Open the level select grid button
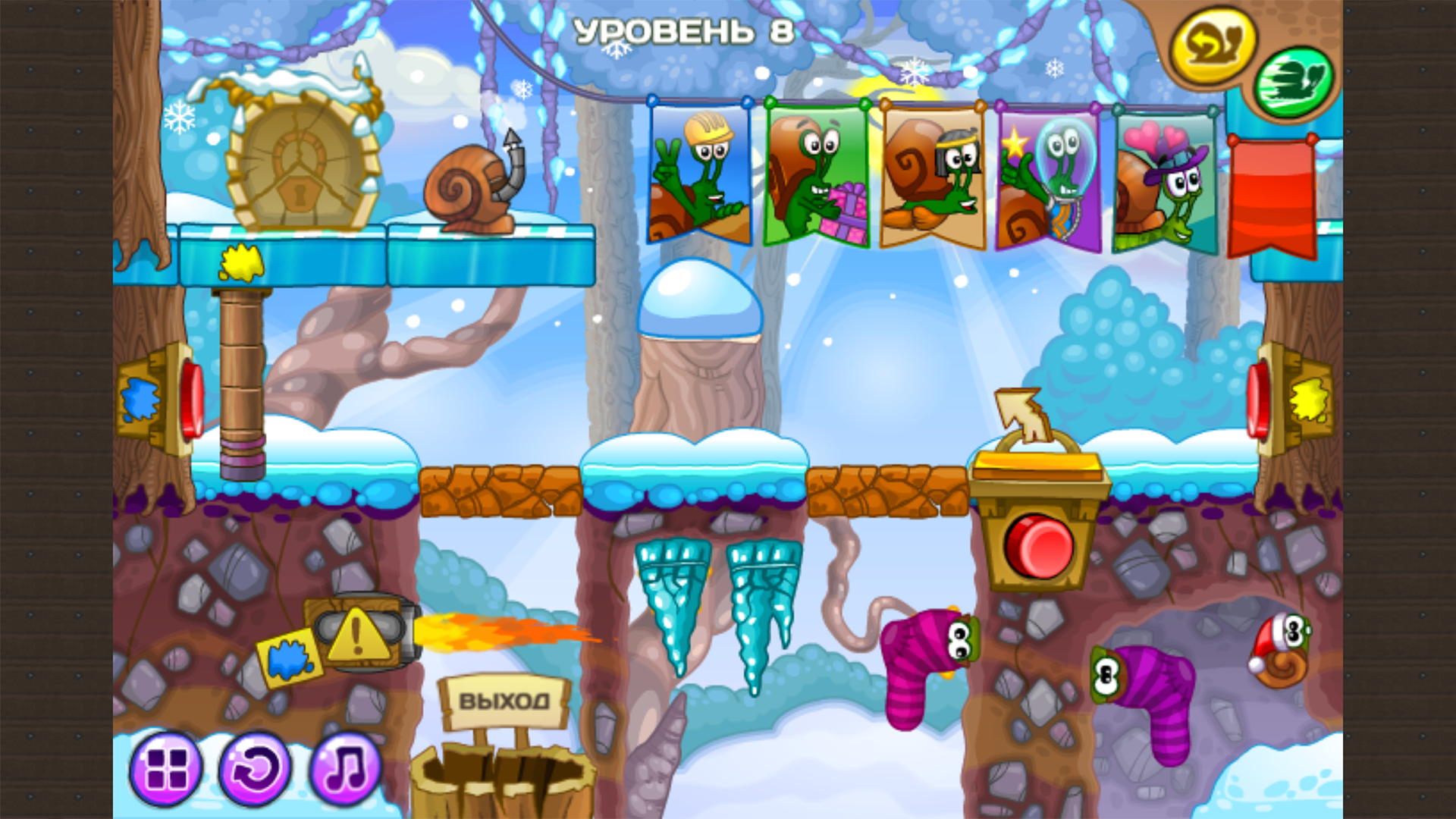 [168, 769]
